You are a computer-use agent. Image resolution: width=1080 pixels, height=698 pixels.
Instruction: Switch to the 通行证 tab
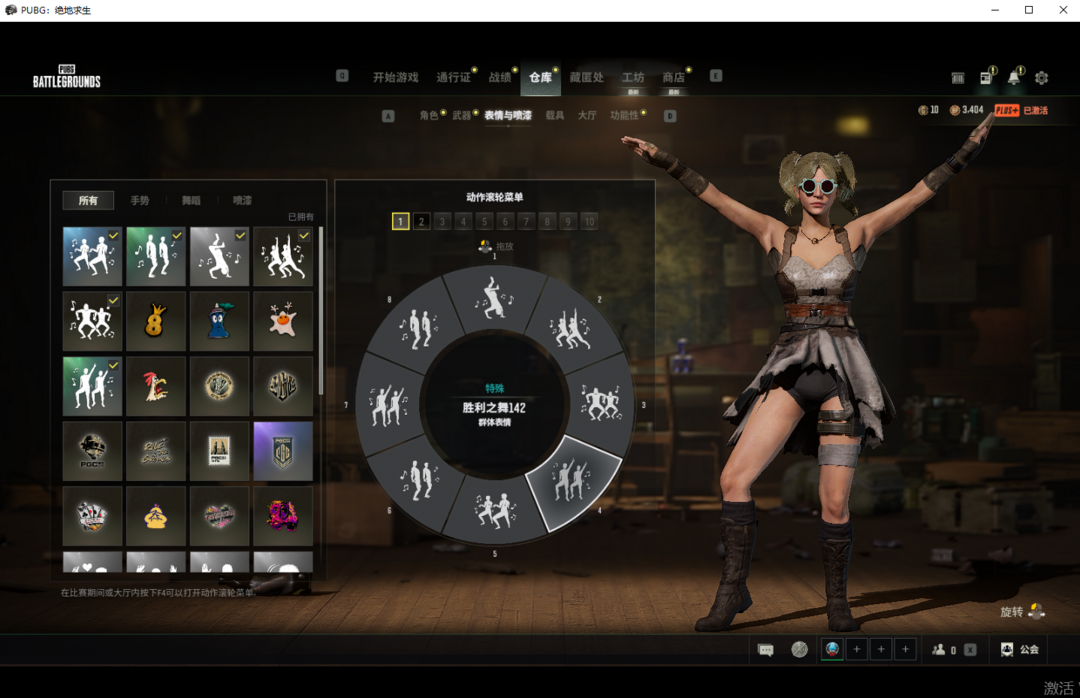453,77
